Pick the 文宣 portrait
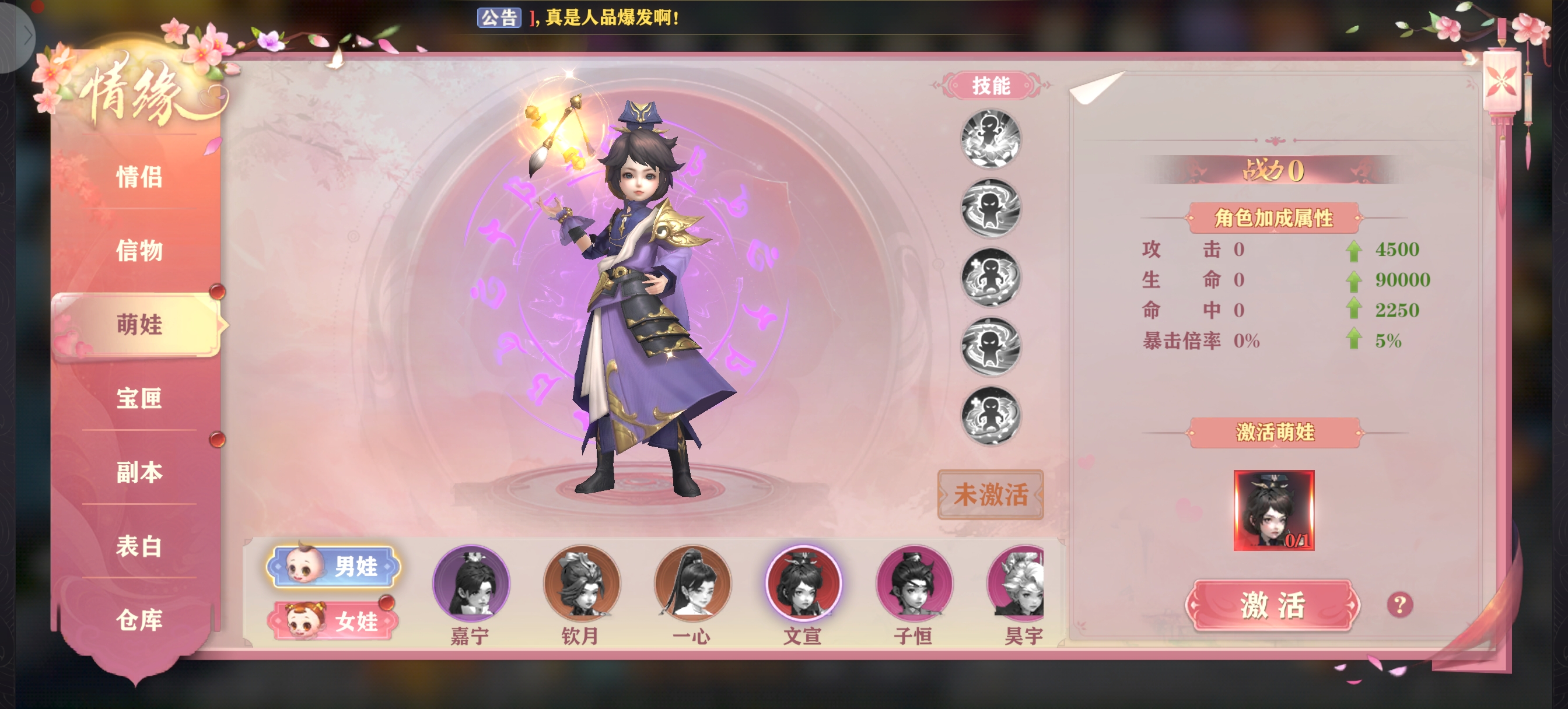1568x709 pixels. (x=803, y=584)
